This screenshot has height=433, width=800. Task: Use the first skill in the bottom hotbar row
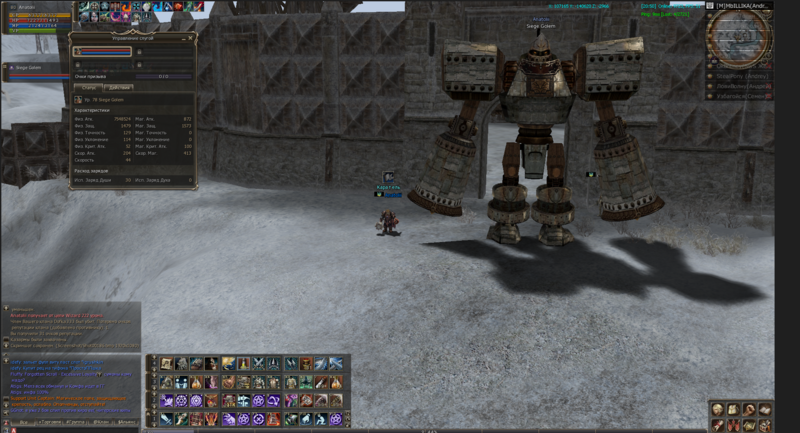167,419
